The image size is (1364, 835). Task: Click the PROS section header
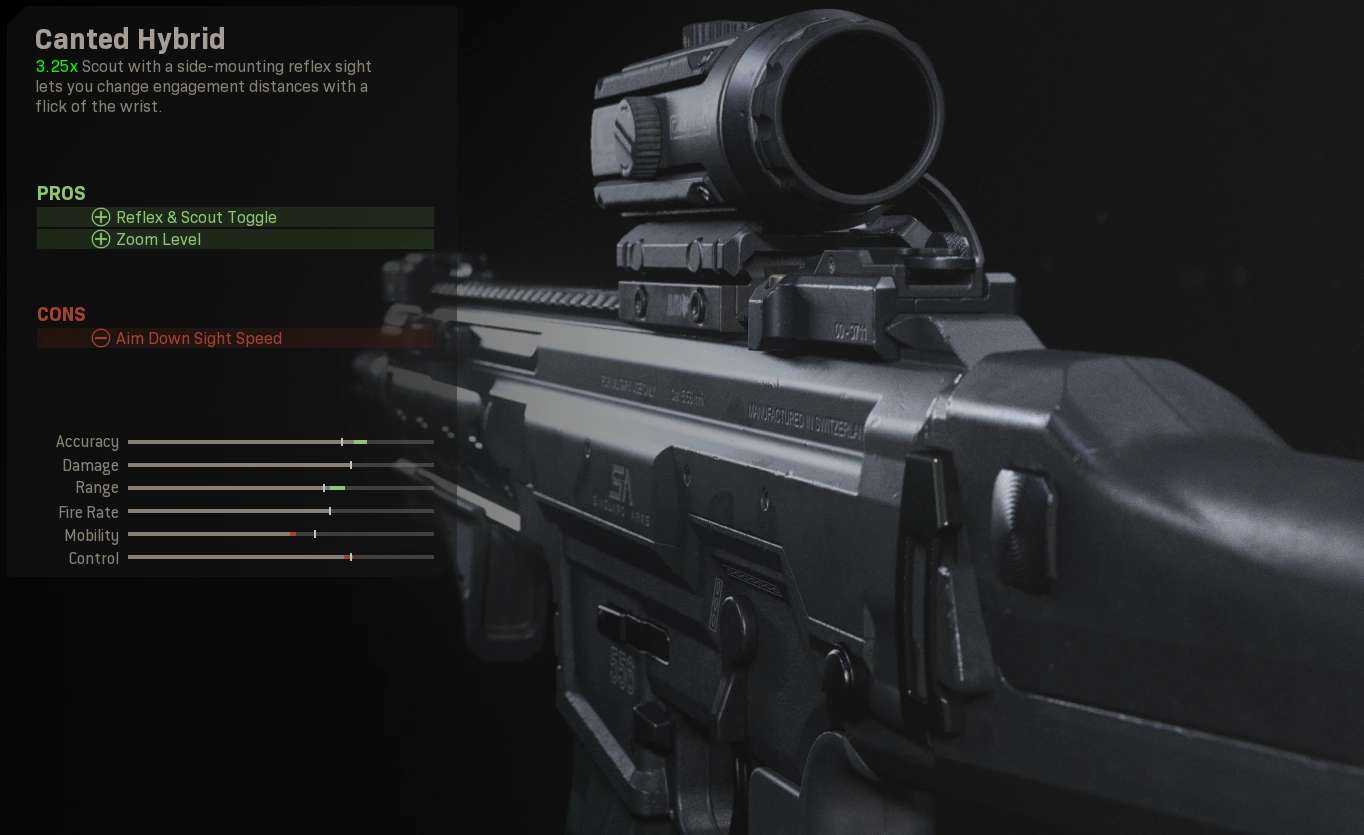(61, 193)
